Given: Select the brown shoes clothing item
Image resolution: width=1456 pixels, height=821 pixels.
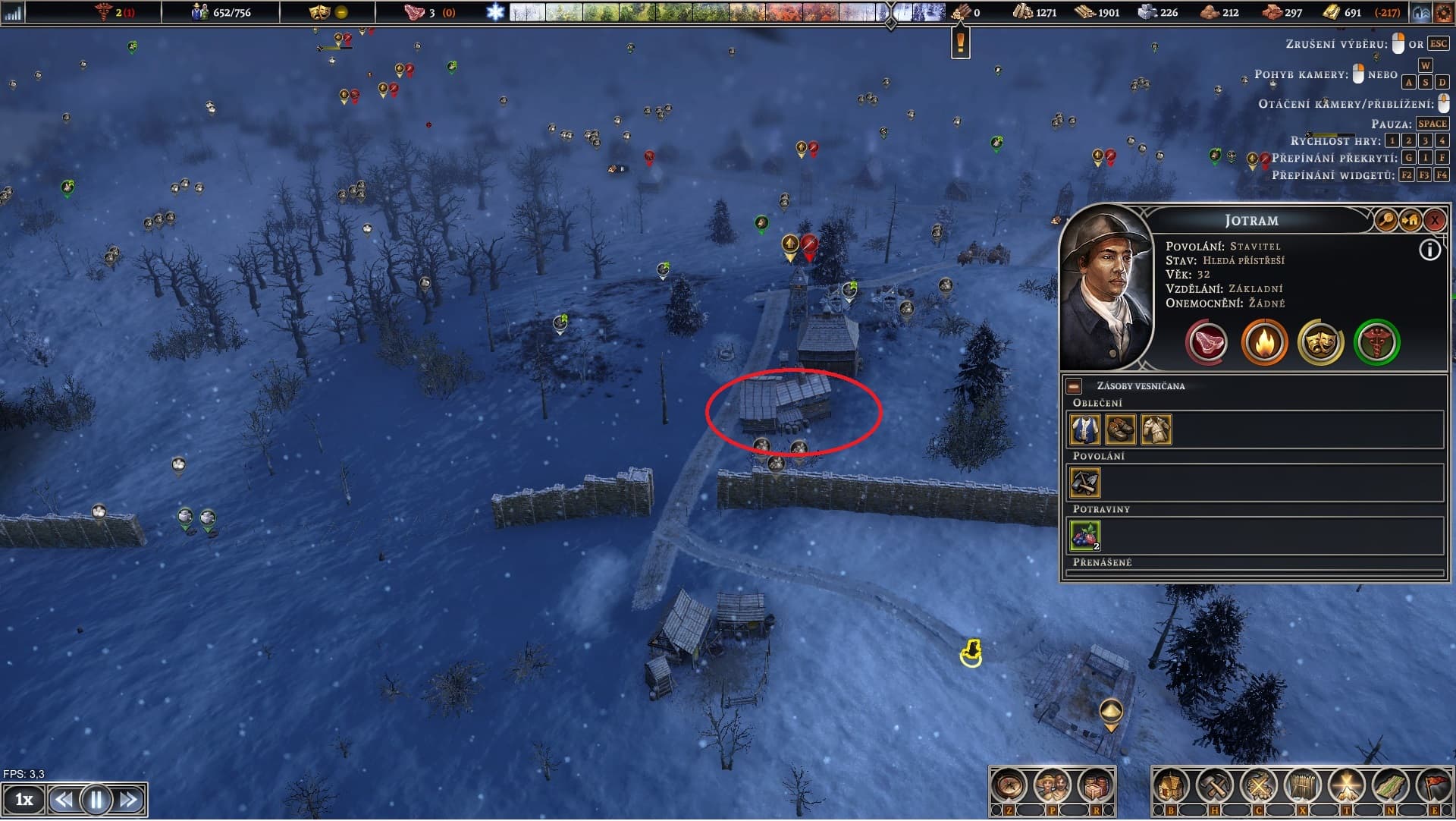Looking at the screenshot, I should (x=1120, y=429).
